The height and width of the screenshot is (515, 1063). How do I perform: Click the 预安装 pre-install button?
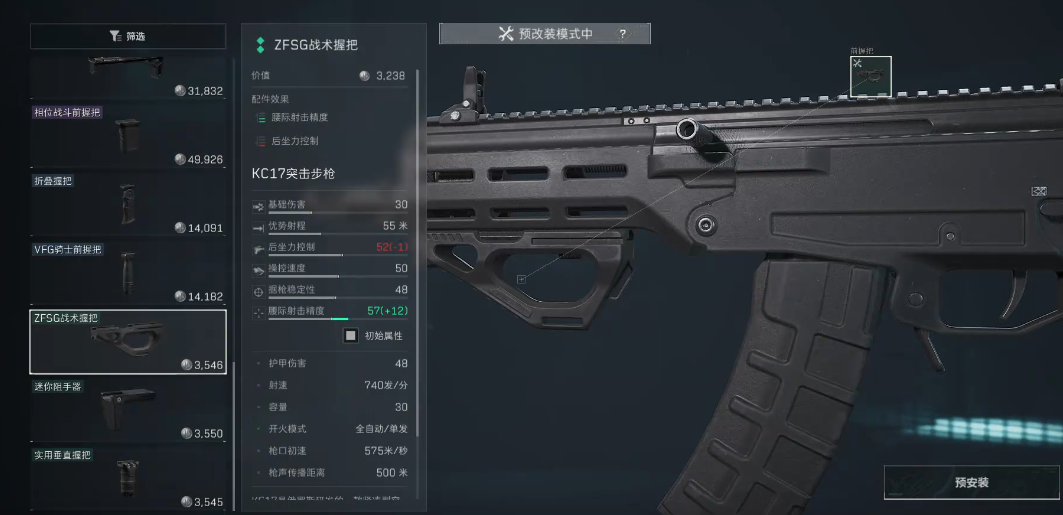click(971, 482)
